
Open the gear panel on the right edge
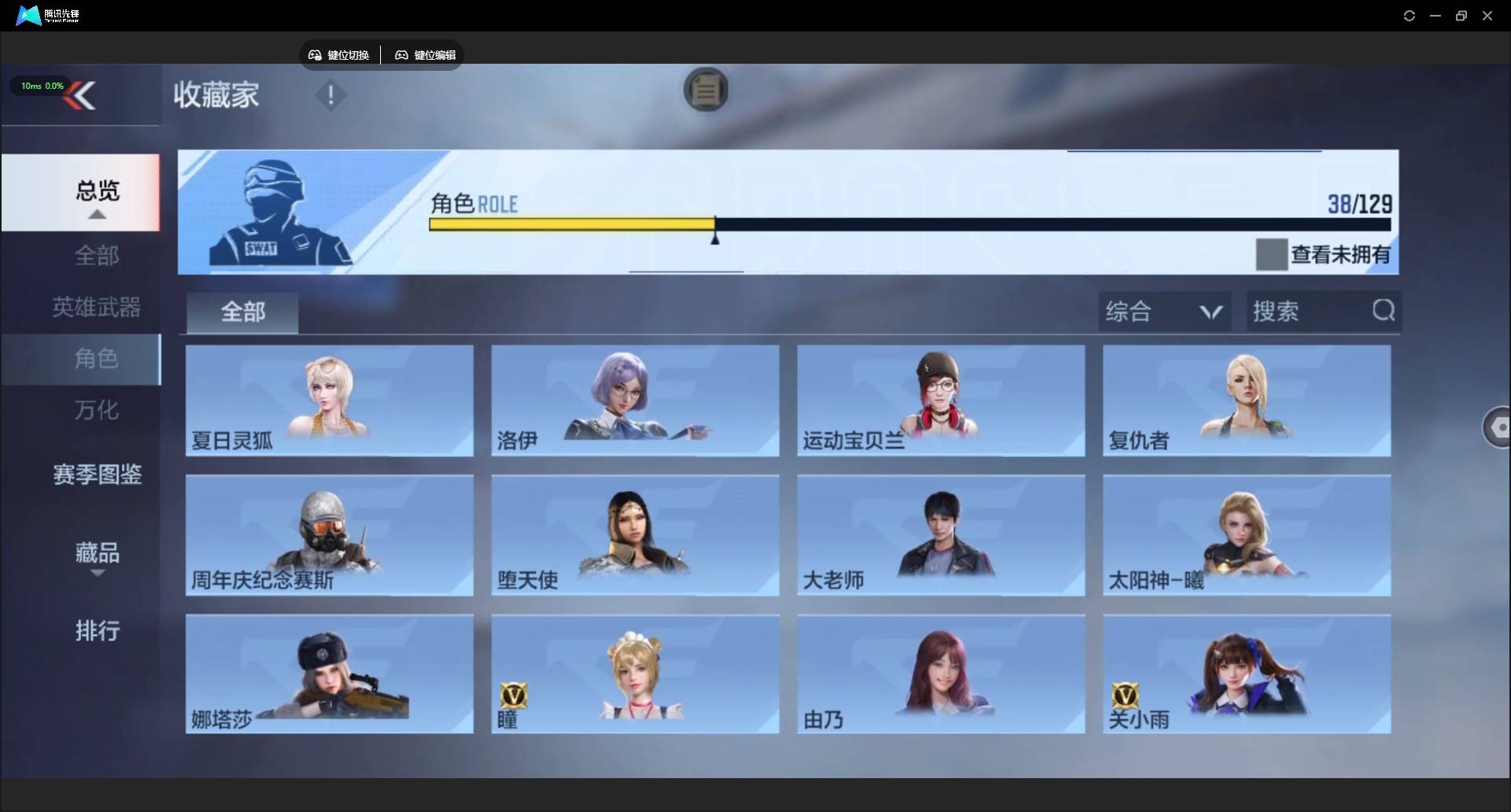tap(1498, 427)
